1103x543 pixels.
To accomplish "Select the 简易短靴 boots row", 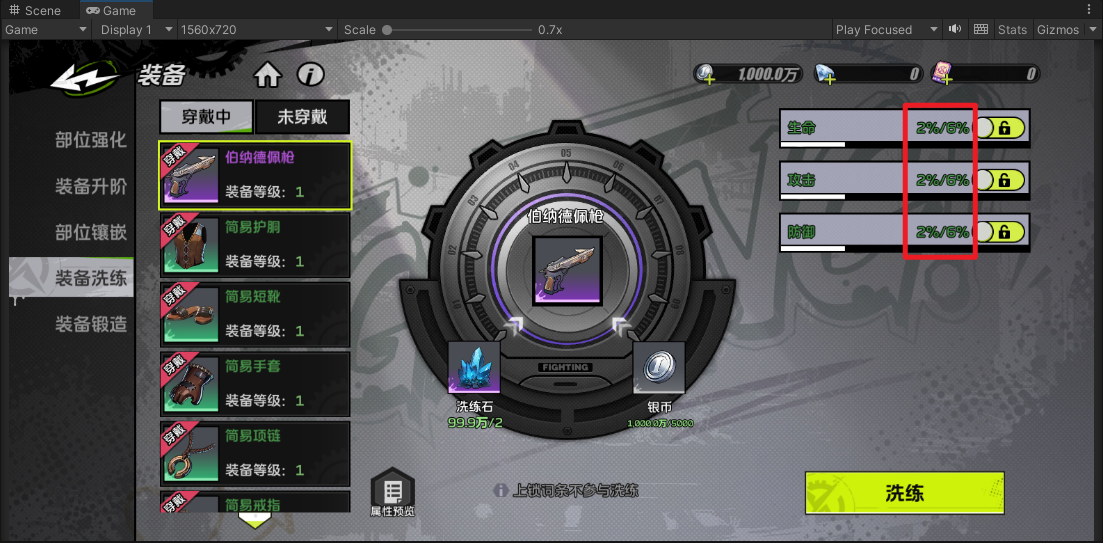I will (255, 314).
